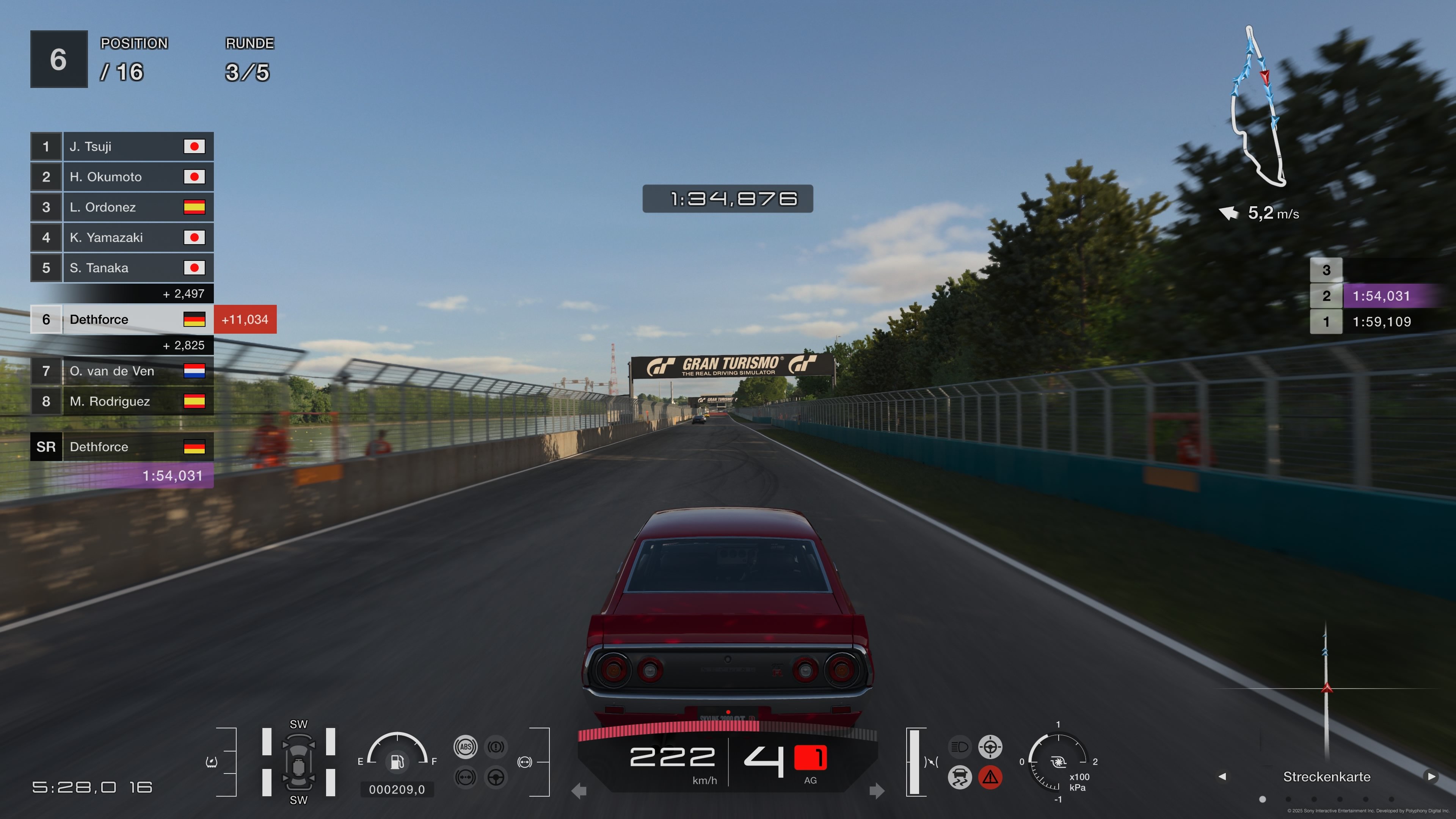1456x819 pixels.
Task: Toggle the red hazard warning triangle
Action: [x=990, y=778]
